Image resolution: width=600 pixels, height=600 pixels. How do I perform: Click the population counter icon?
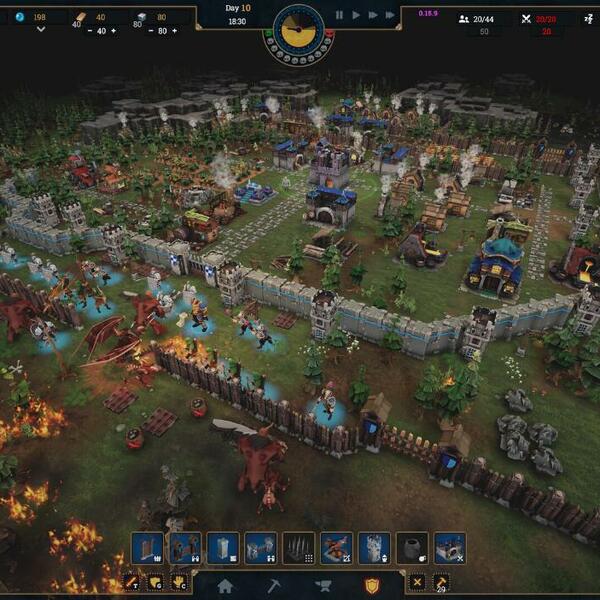(x=465, y=18)
